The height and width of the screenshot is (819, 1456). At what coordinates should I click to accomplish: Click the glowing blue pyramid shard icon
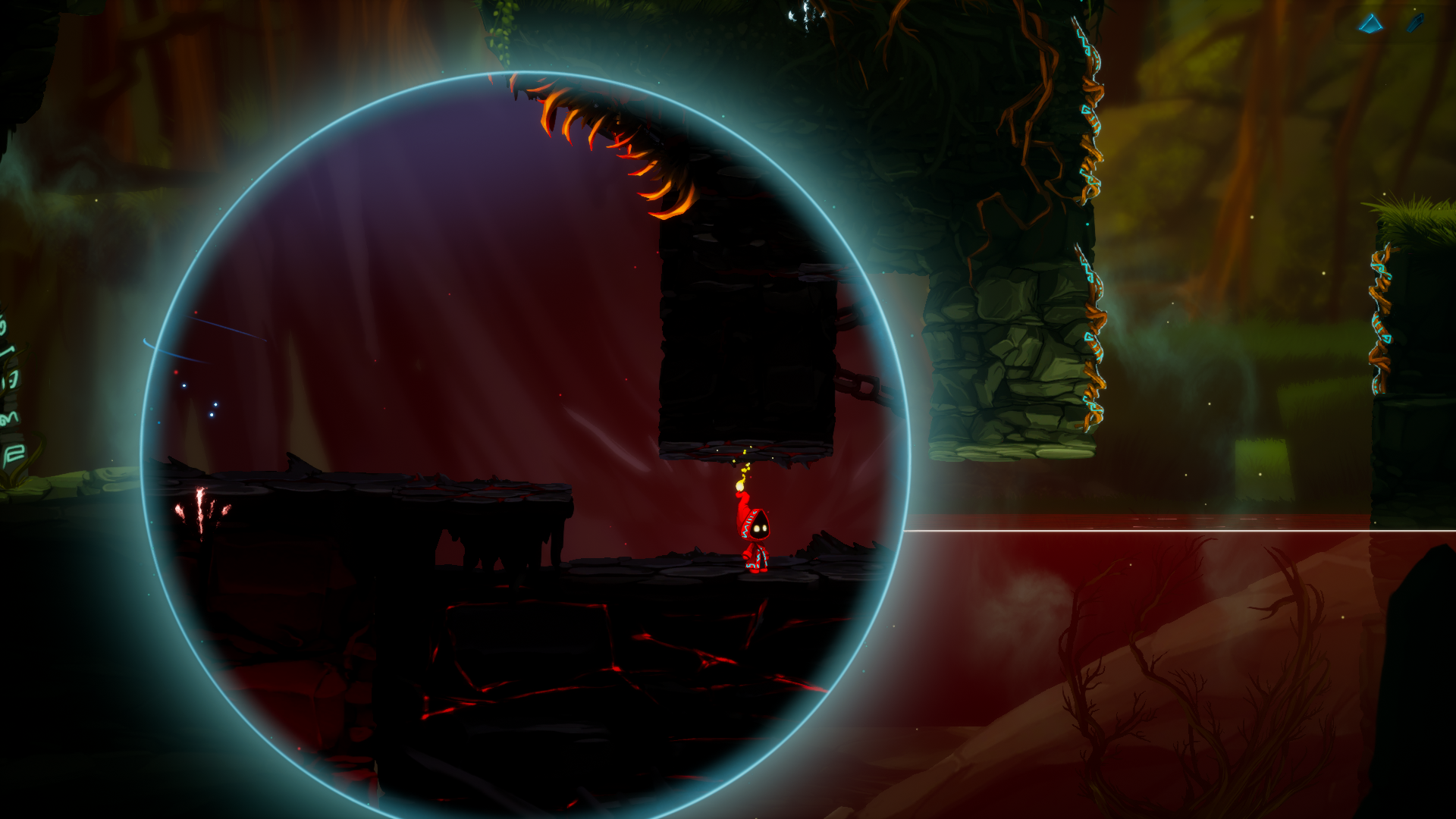click(x=1370, y=24)
